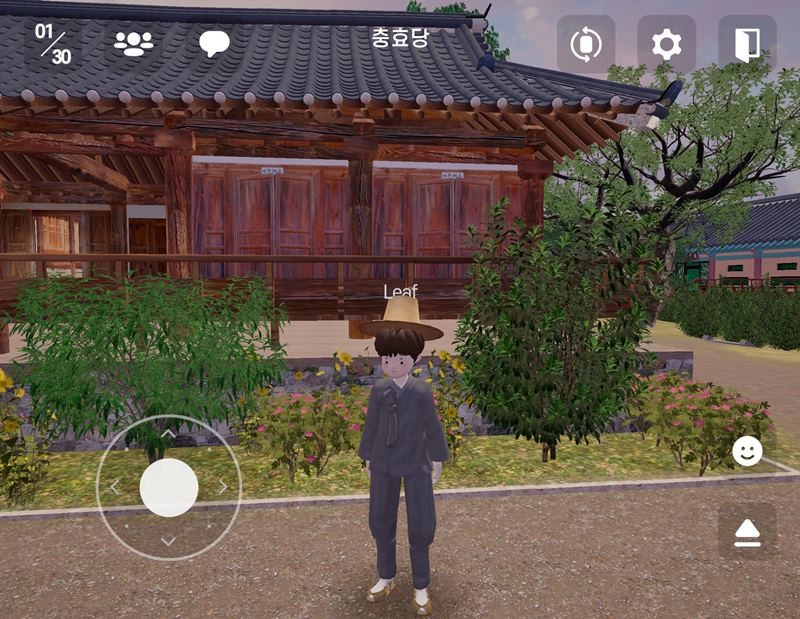Tap the jump arrow button
Viewport: 800px width, 619px height.
pyautogui.click(x=747, y=532)
